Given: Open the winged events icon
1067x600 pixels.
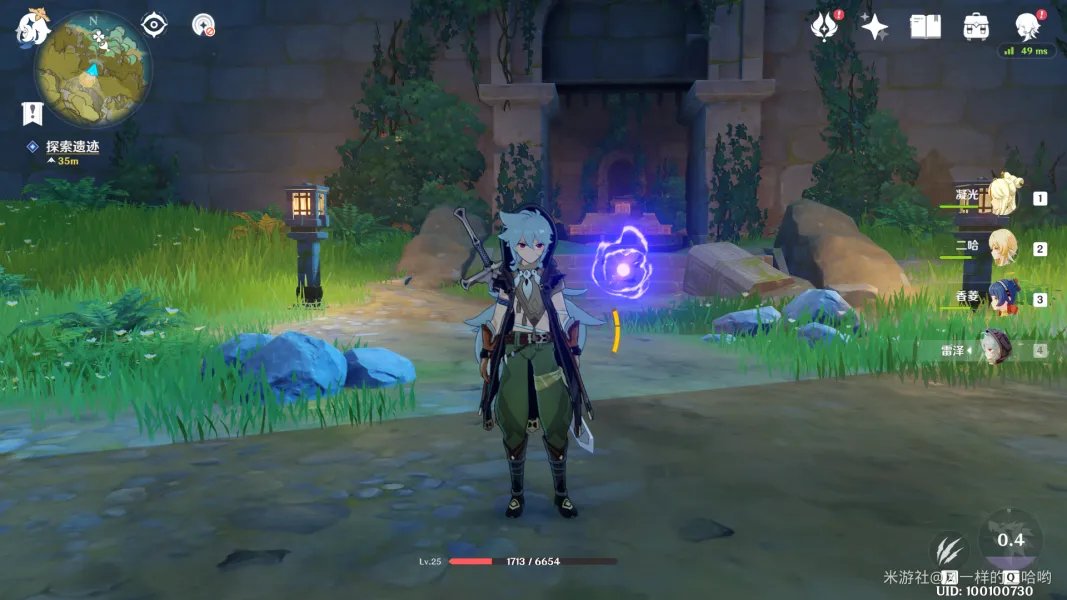Looking at the screenshot, I should [x=824, y=26].
